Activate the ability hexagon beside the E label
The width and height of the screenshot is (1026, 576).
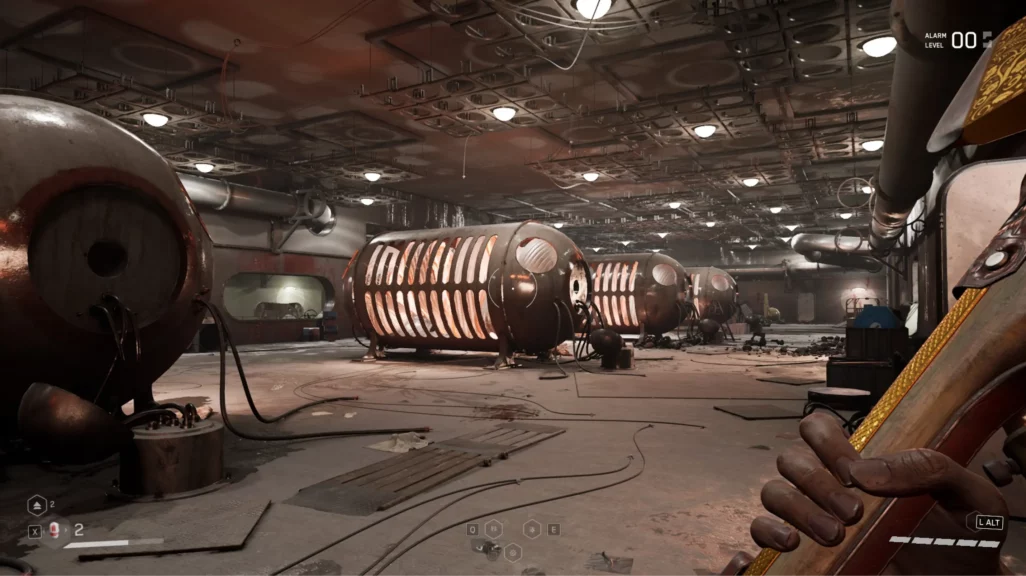[533, 529]
